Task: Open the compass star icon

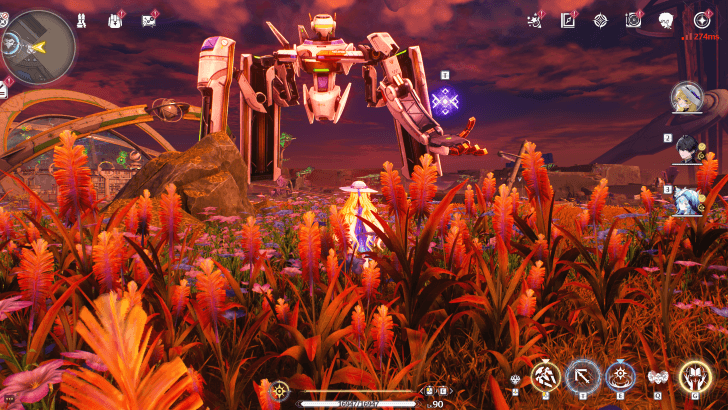Action: coord(600,19)
